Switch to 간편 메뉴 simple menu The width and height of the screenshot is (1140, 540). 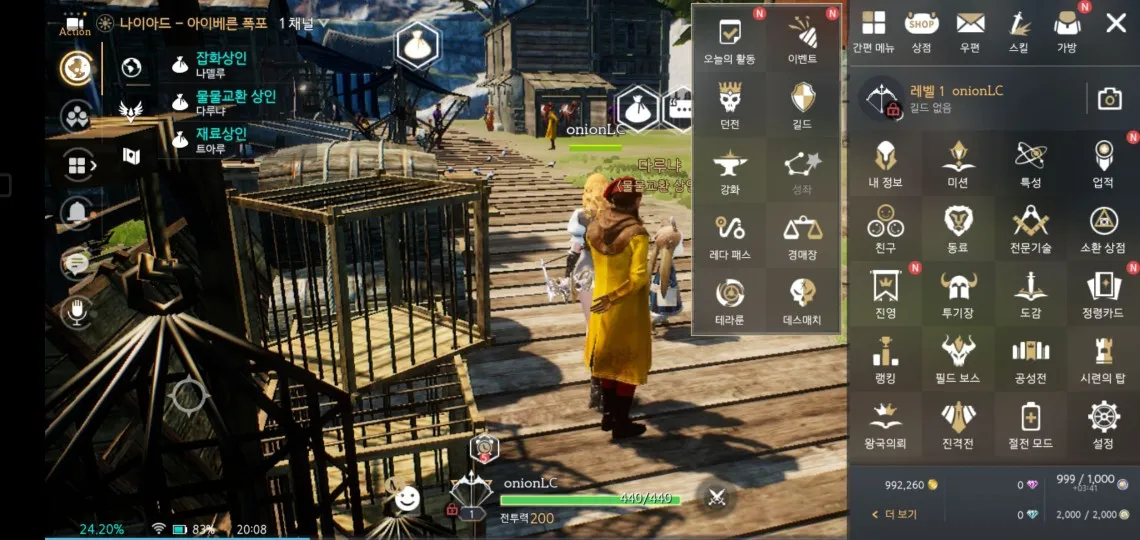tap(873, 29)
